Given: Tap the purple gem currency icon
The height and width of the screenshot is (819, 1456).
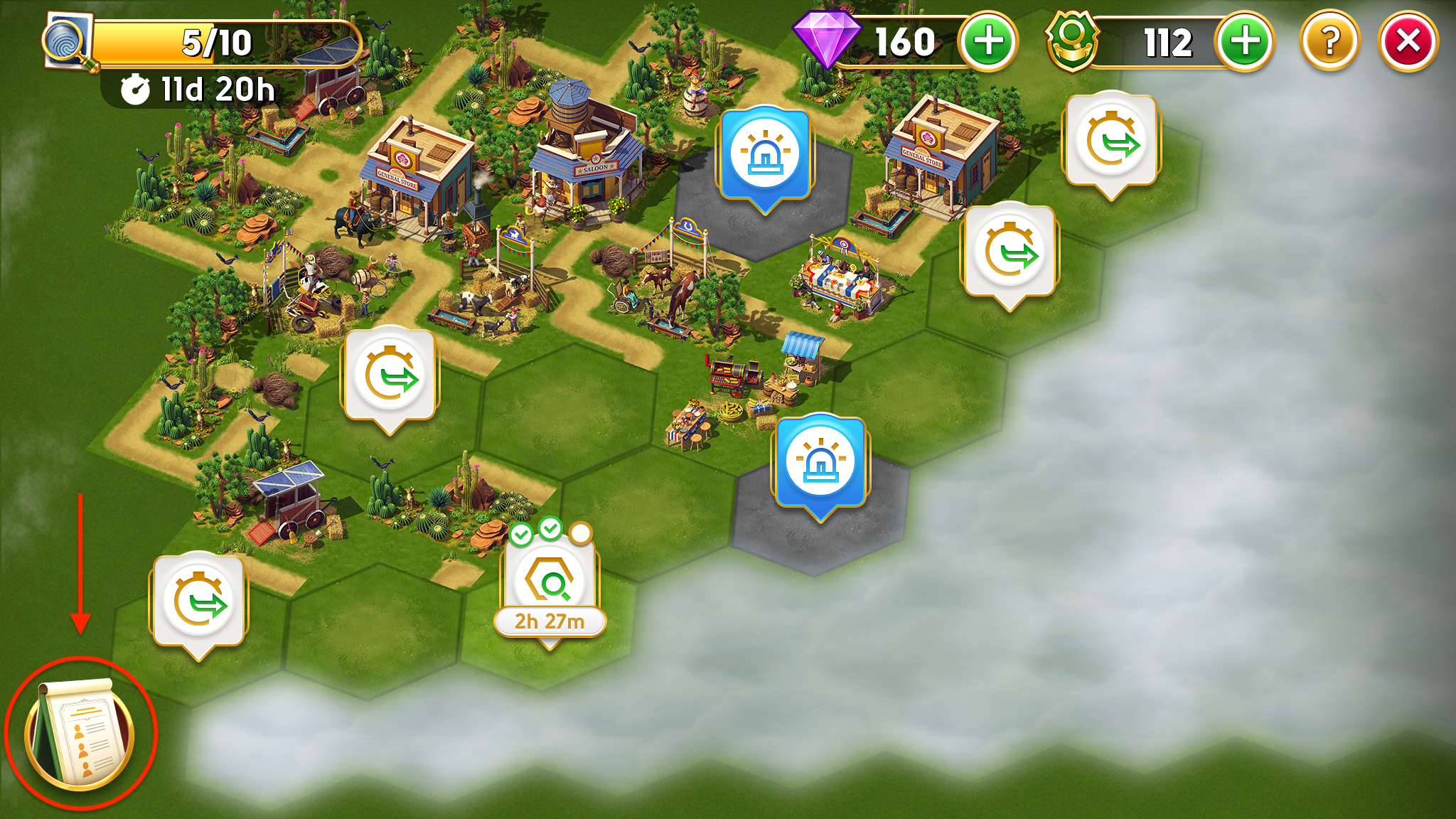Looking at the screenshot, I should [825, 39].
